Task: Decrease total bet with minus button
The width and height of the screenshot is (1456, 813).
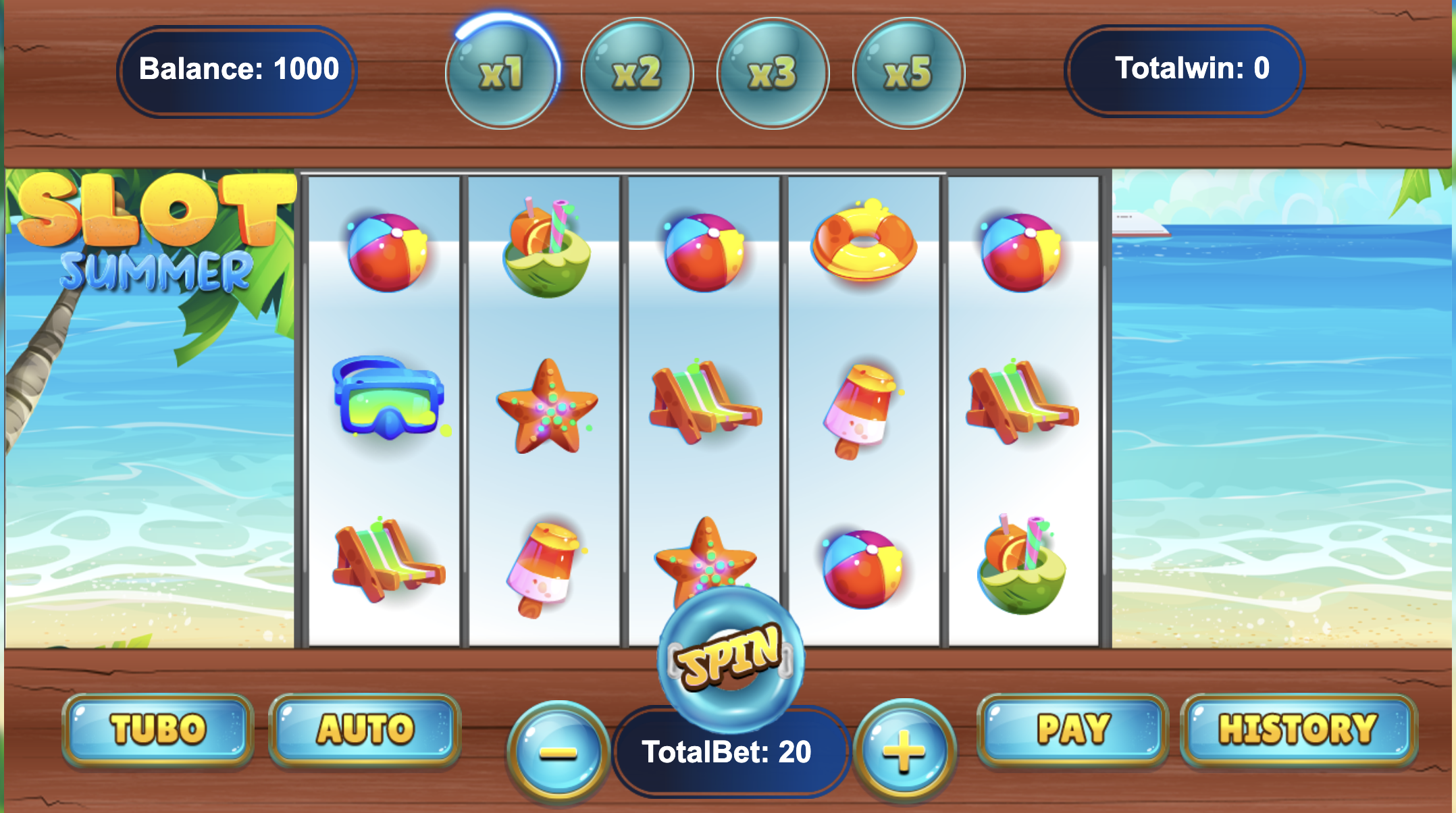Action: coord(558,752)
